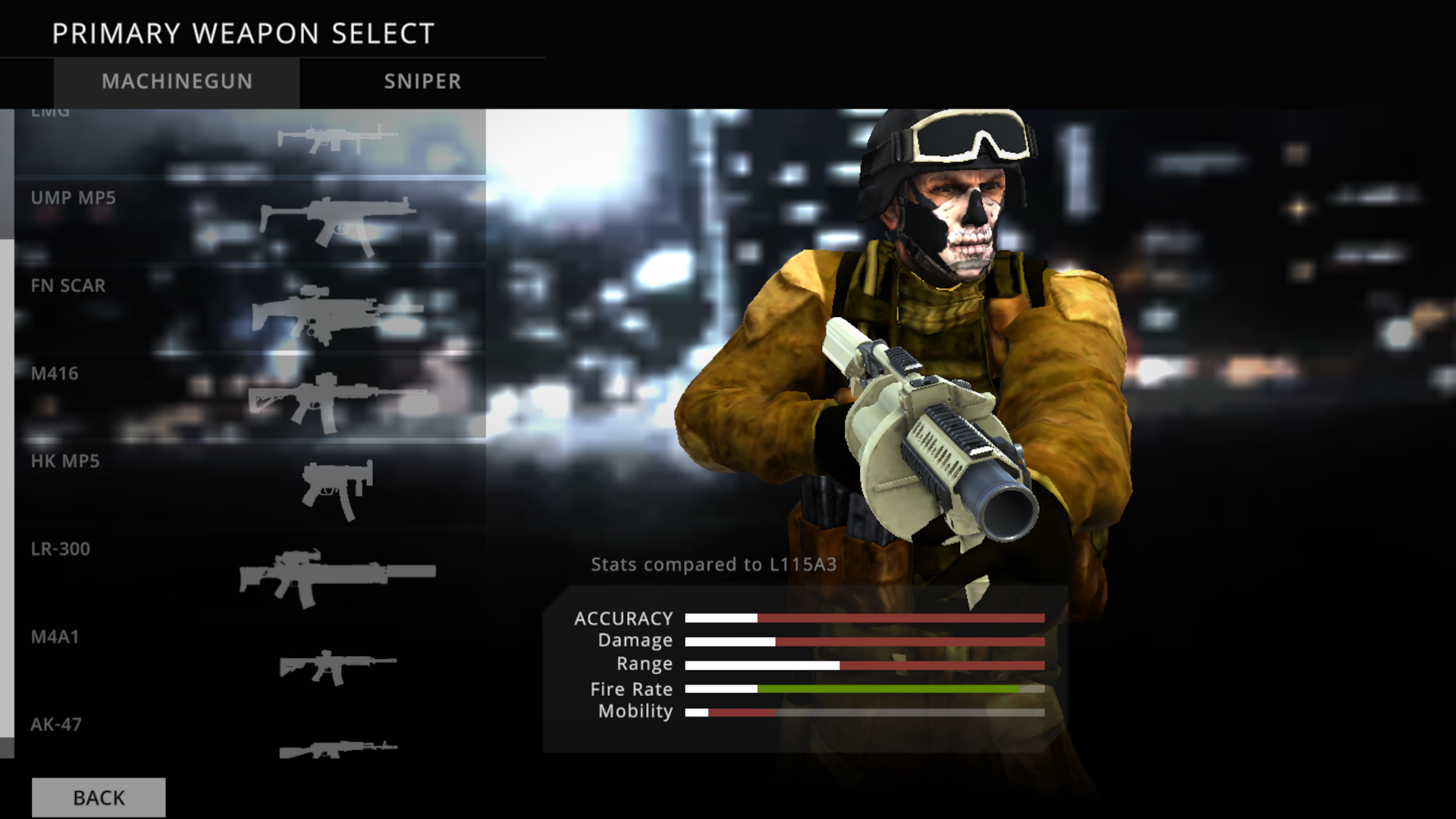Open the PRIMARY WEAPON SELECT header

tap(243, 32)
